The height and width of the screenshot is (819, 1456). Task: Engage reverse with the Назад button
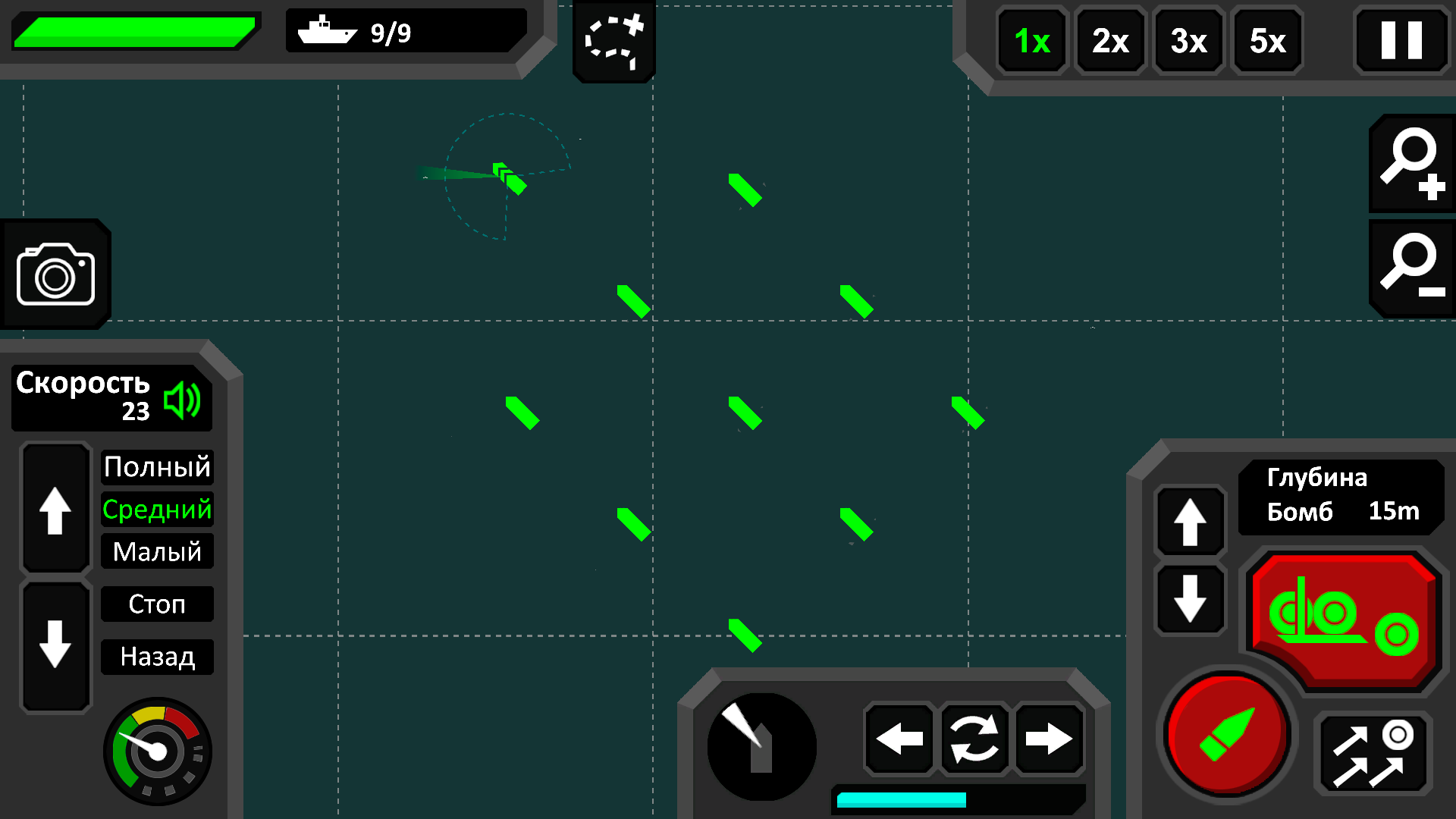tap(157, 657)
